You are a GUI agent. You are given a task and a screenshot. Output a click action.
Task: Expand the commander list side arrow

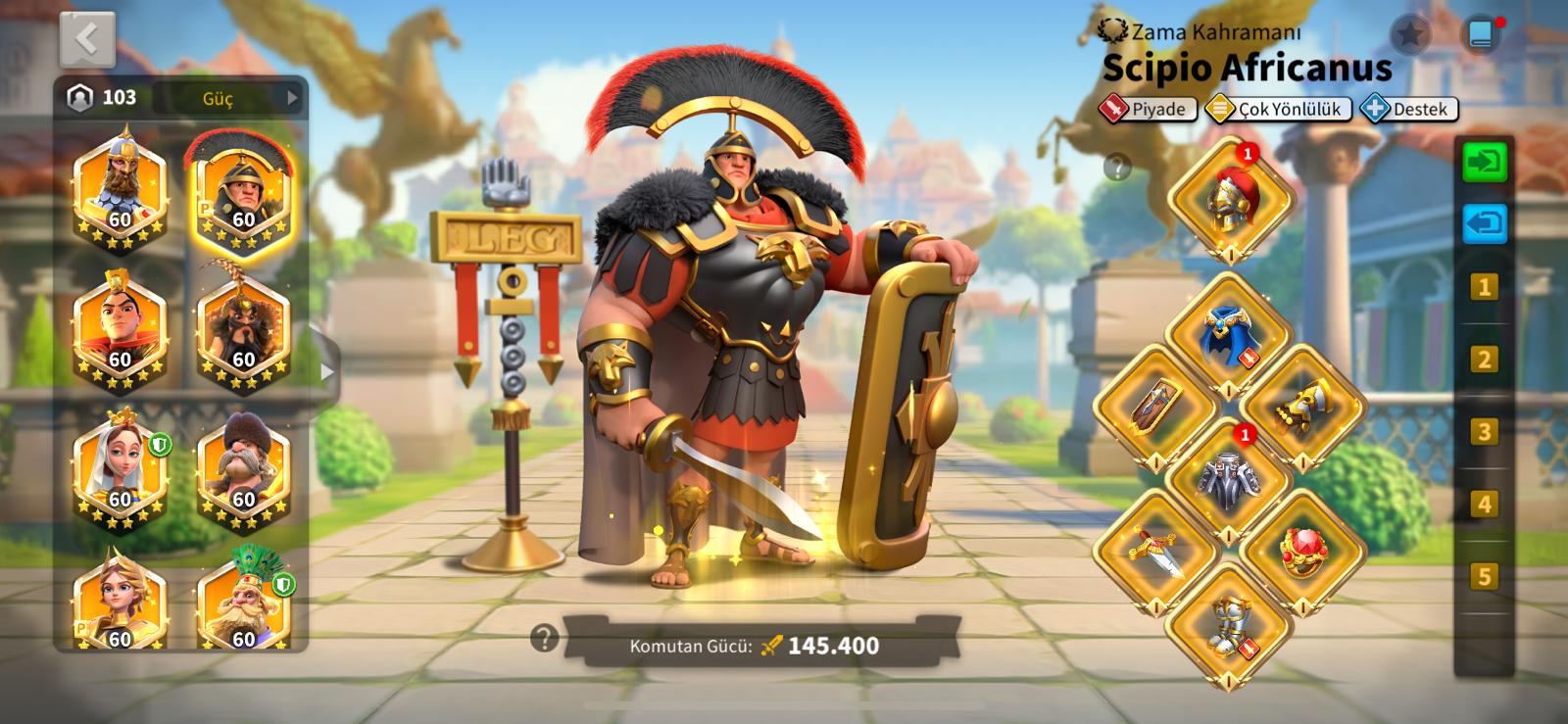(326, 372)
